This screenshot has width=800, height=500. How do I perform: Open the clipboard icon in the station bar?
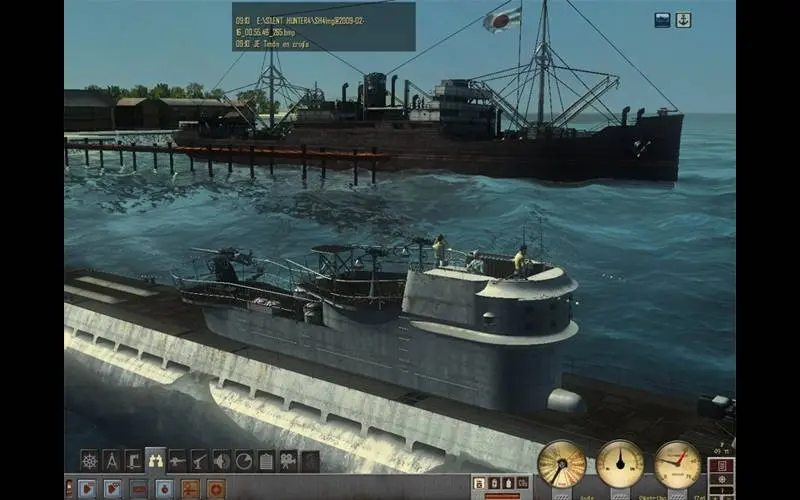click(x=266, y=460)
